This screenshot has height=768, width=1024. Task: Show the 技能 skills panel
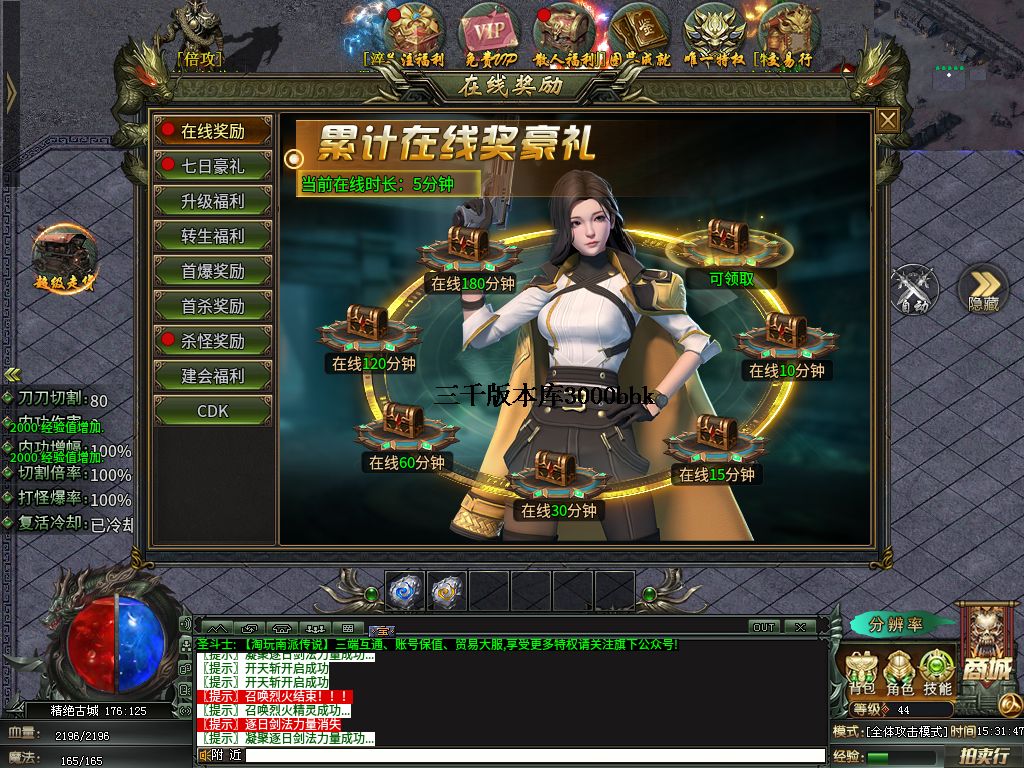tap(937, 672)
